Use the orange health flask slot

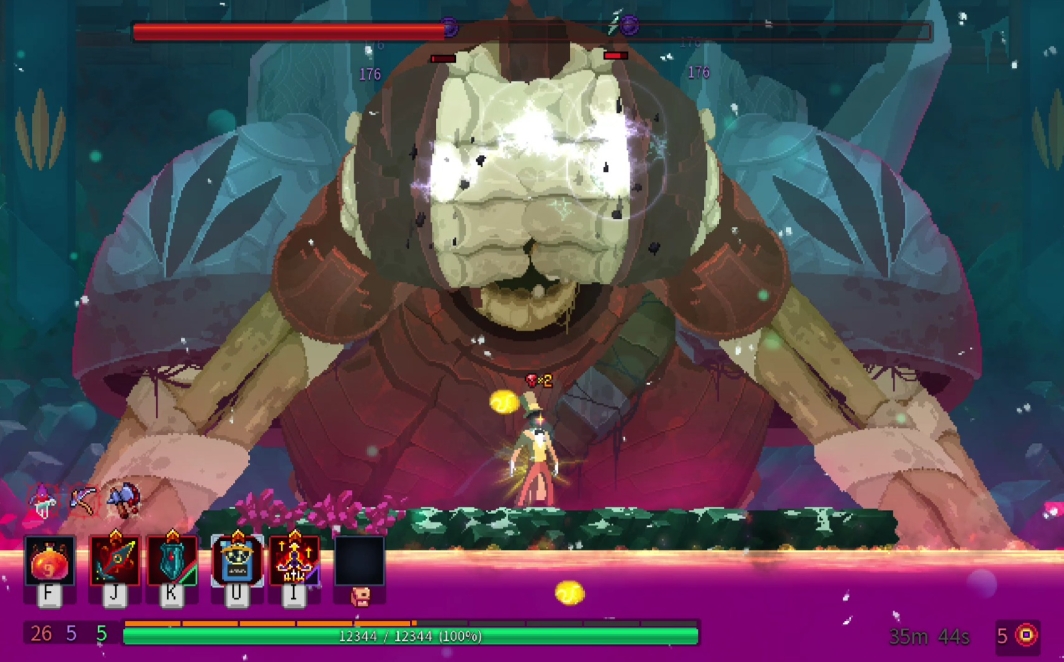pyautogui.click(x=49, y=561)
